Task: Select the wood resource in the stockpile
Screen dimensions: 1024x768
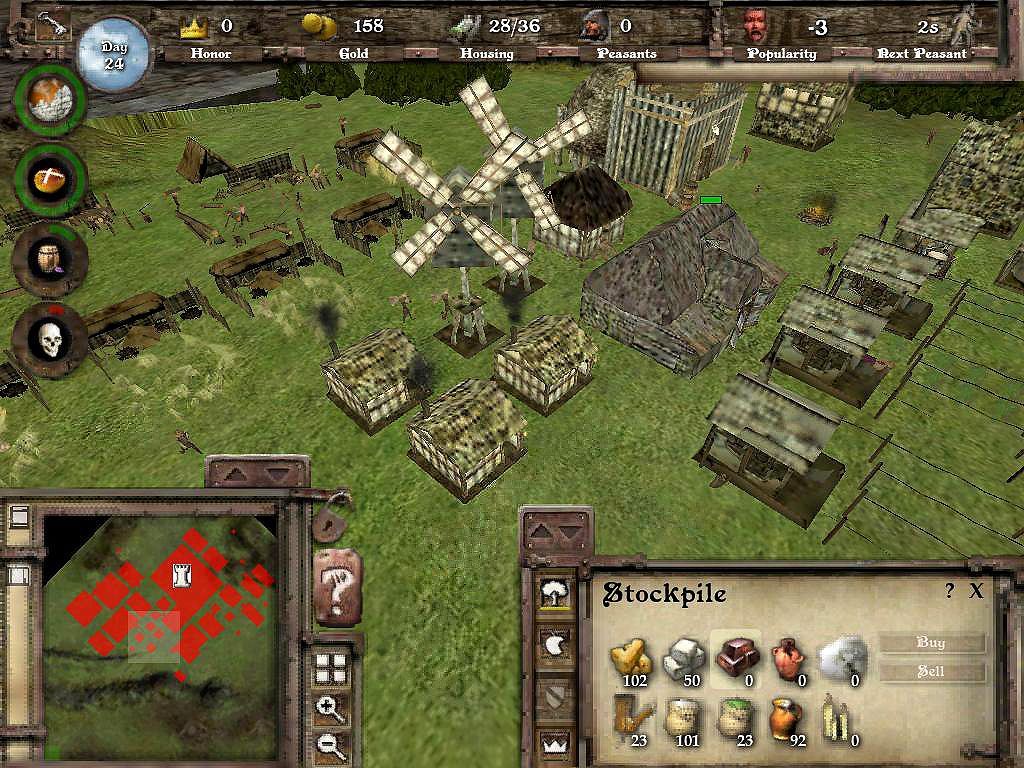Action: (x=632, y=657)
